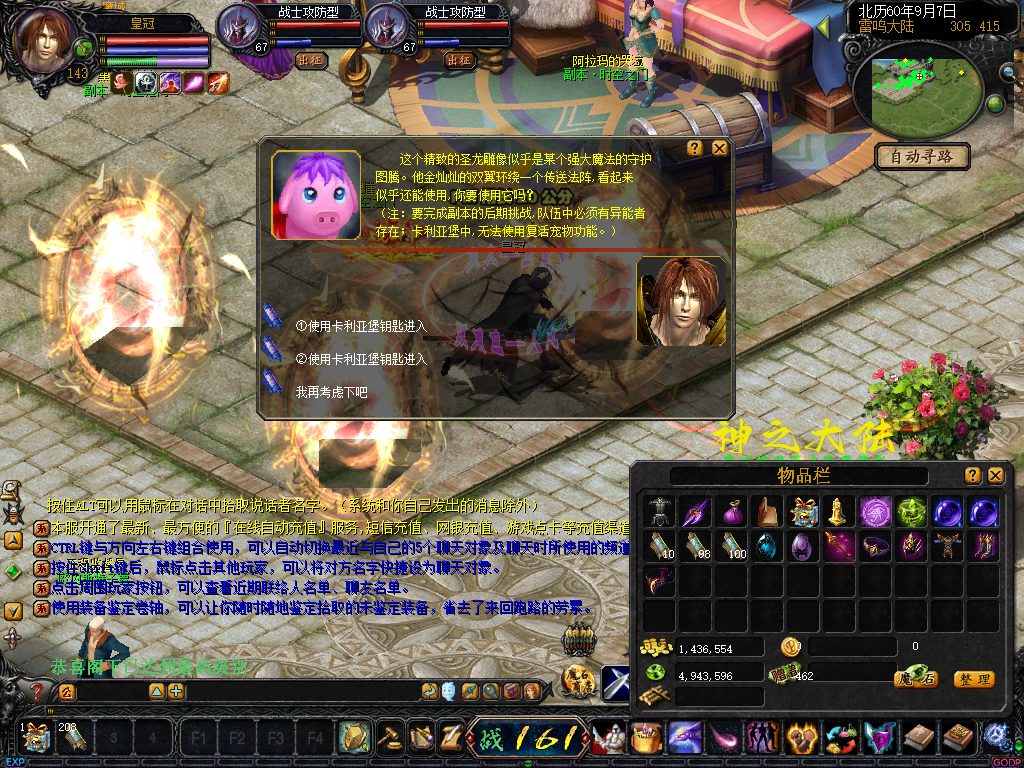Use the gift box in hotbar slot 1
1024x768 pixels.
[36, 739]
